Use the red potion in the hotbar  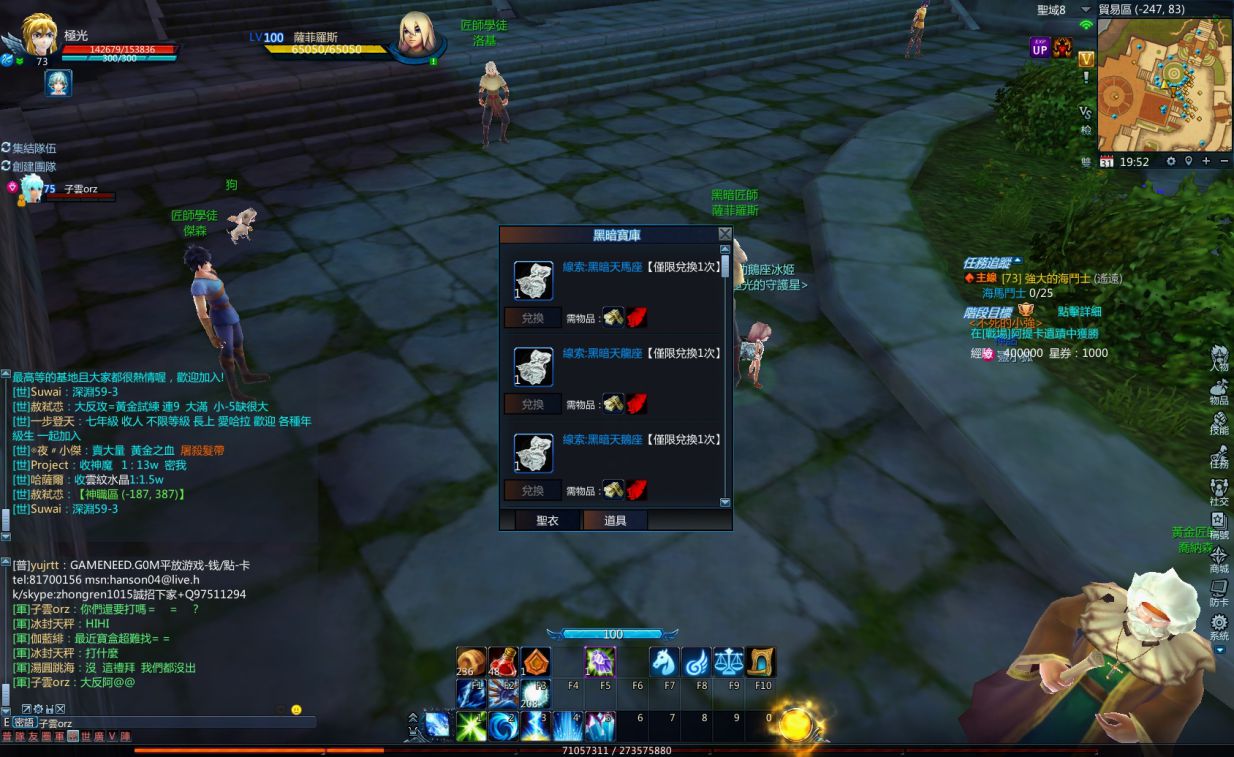(x=502, y=661)
